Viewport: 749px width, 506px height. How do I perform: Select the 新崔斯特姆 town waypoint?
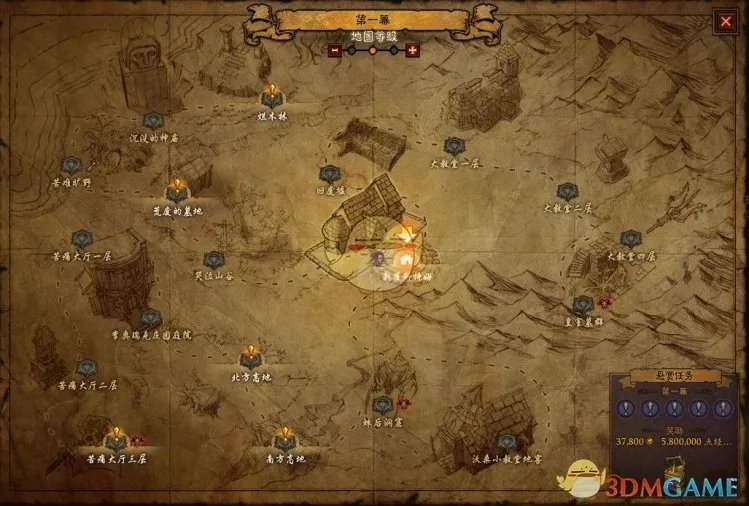(x=407, y=260)
